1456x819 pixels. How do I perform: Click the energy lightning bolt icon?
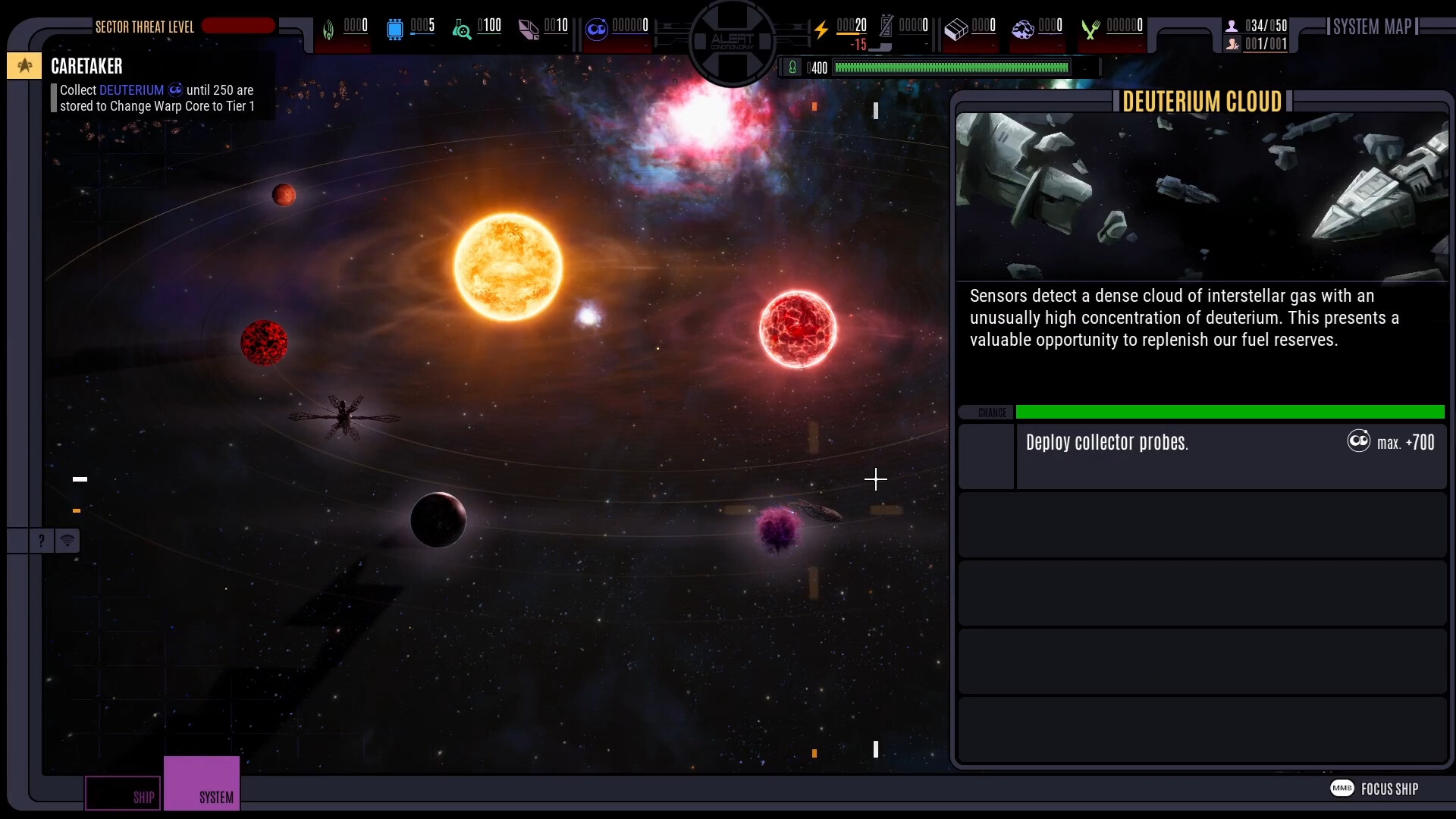coord(823,29)
